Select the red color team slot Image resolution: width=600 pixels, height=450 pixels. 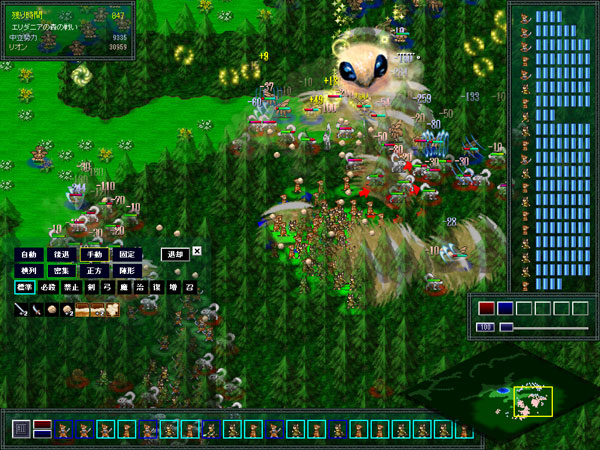click(487, 308)
